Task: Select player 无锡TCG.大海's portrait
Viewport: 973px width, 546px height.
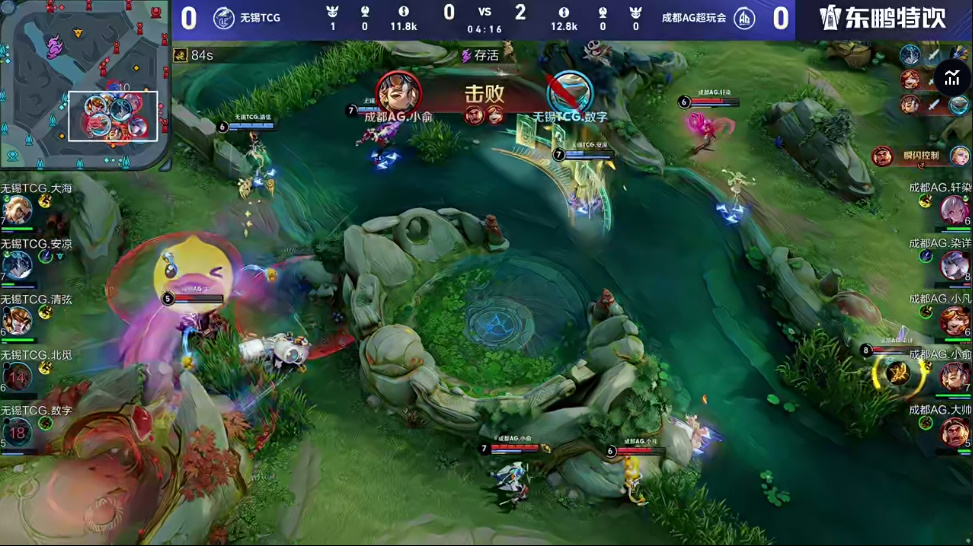Action: [x=17, y=211]
